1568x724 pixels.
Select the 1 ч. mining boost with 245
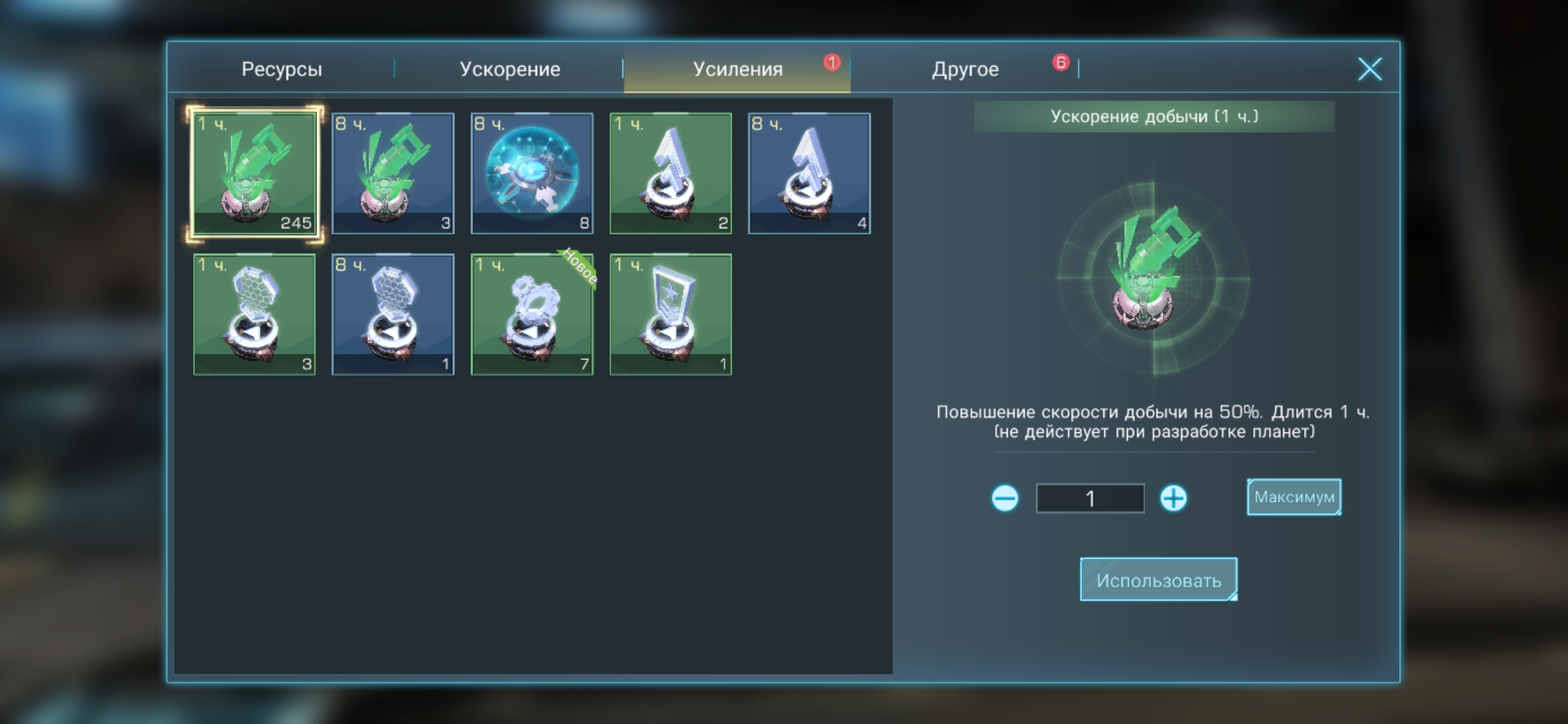coord(255,173)
